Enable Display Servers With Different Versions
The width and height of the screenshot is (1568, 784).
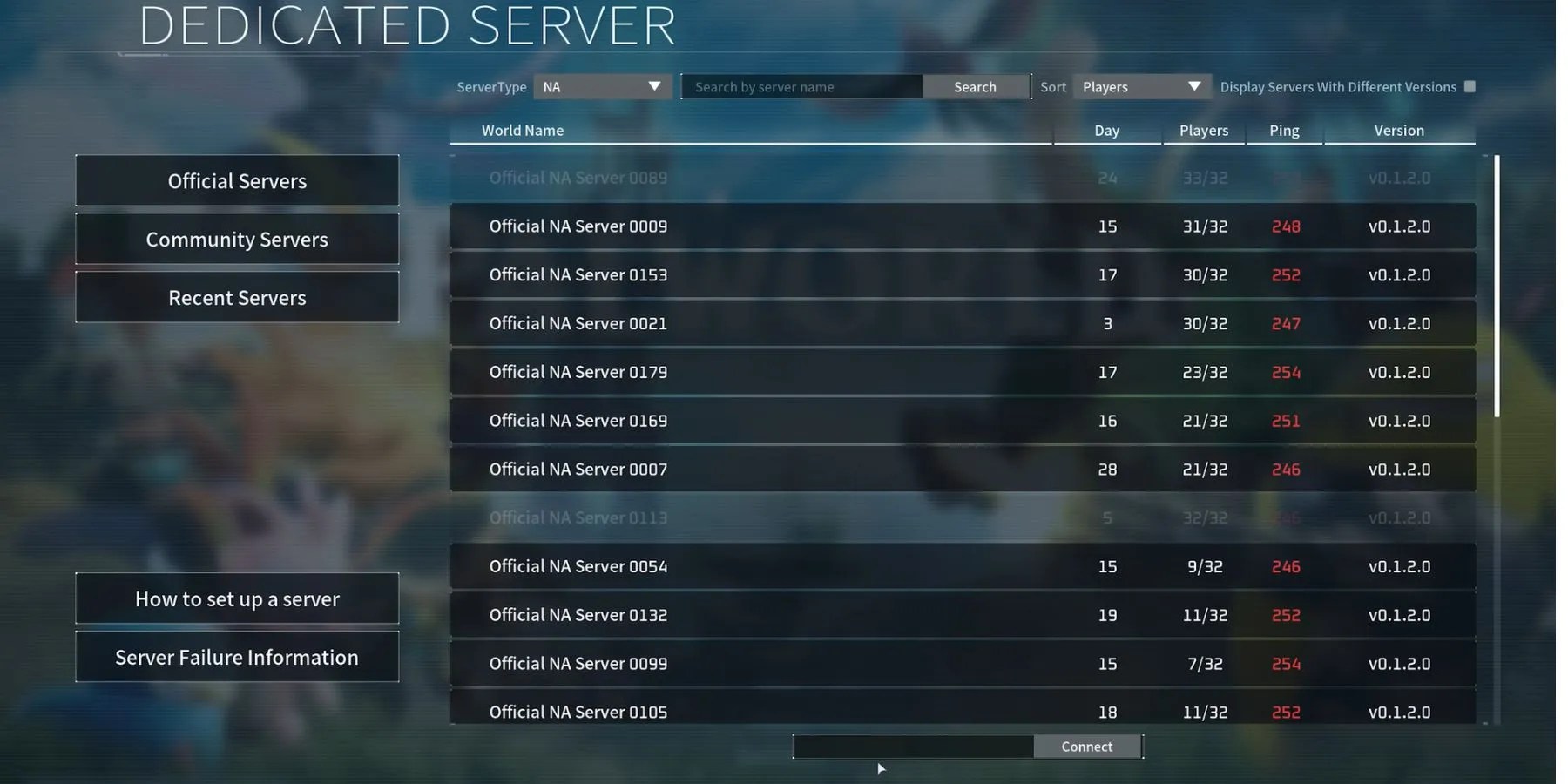(1469, 86)
